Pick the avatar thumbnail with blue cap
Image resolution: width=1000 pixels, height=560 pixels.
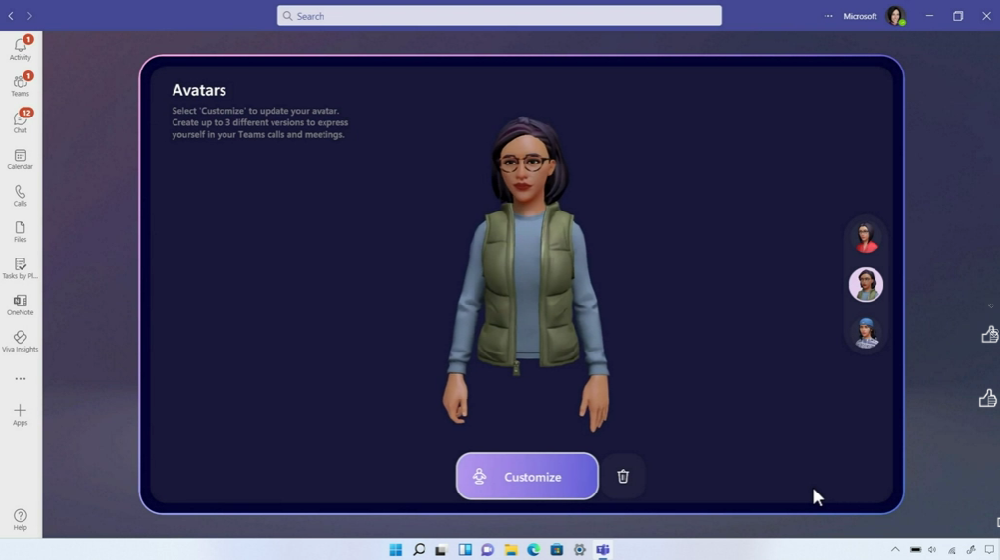click(x=866, y=332)
